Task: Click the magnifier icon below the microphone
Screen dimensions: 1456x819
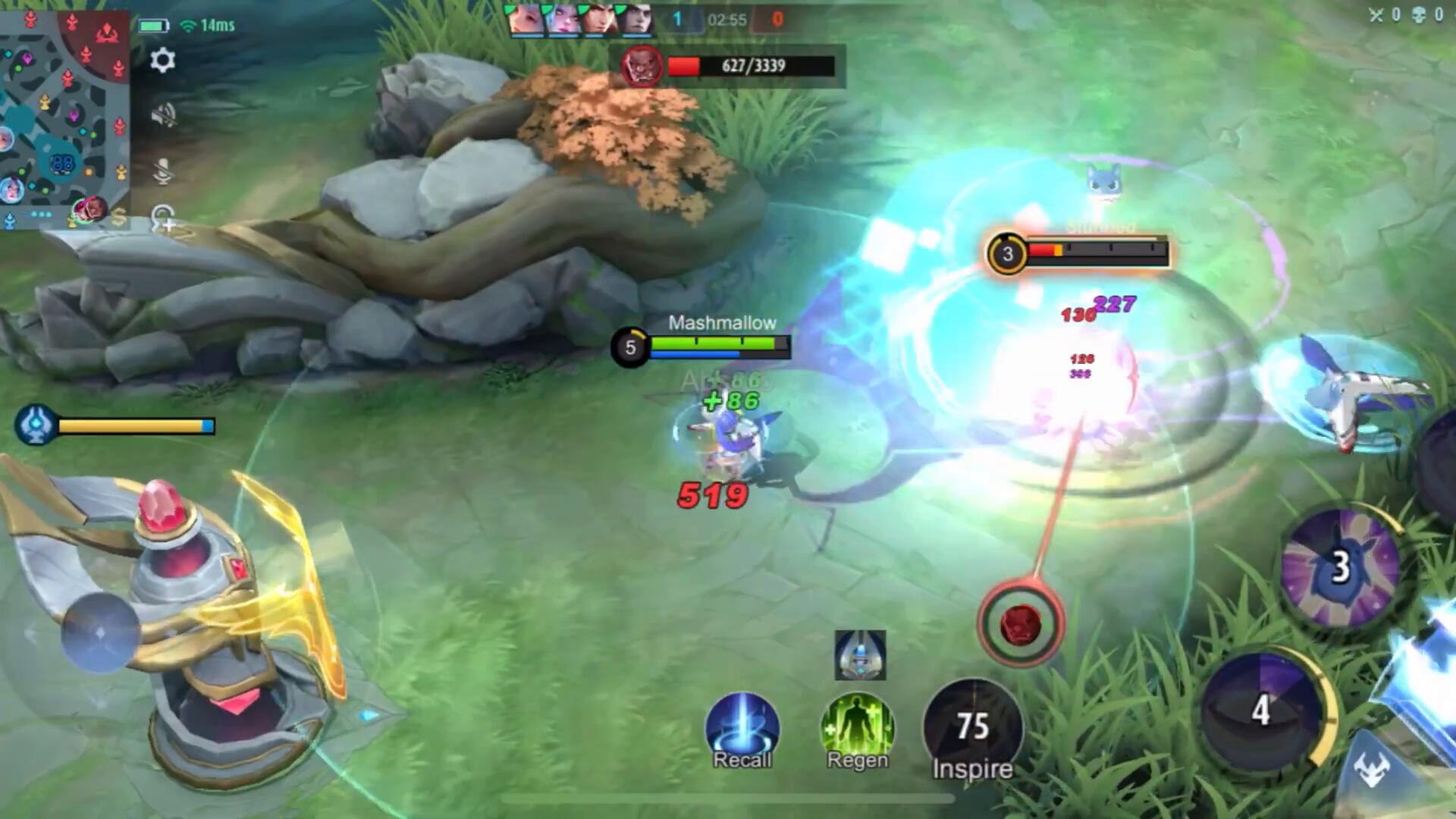Action: (163, 219)
